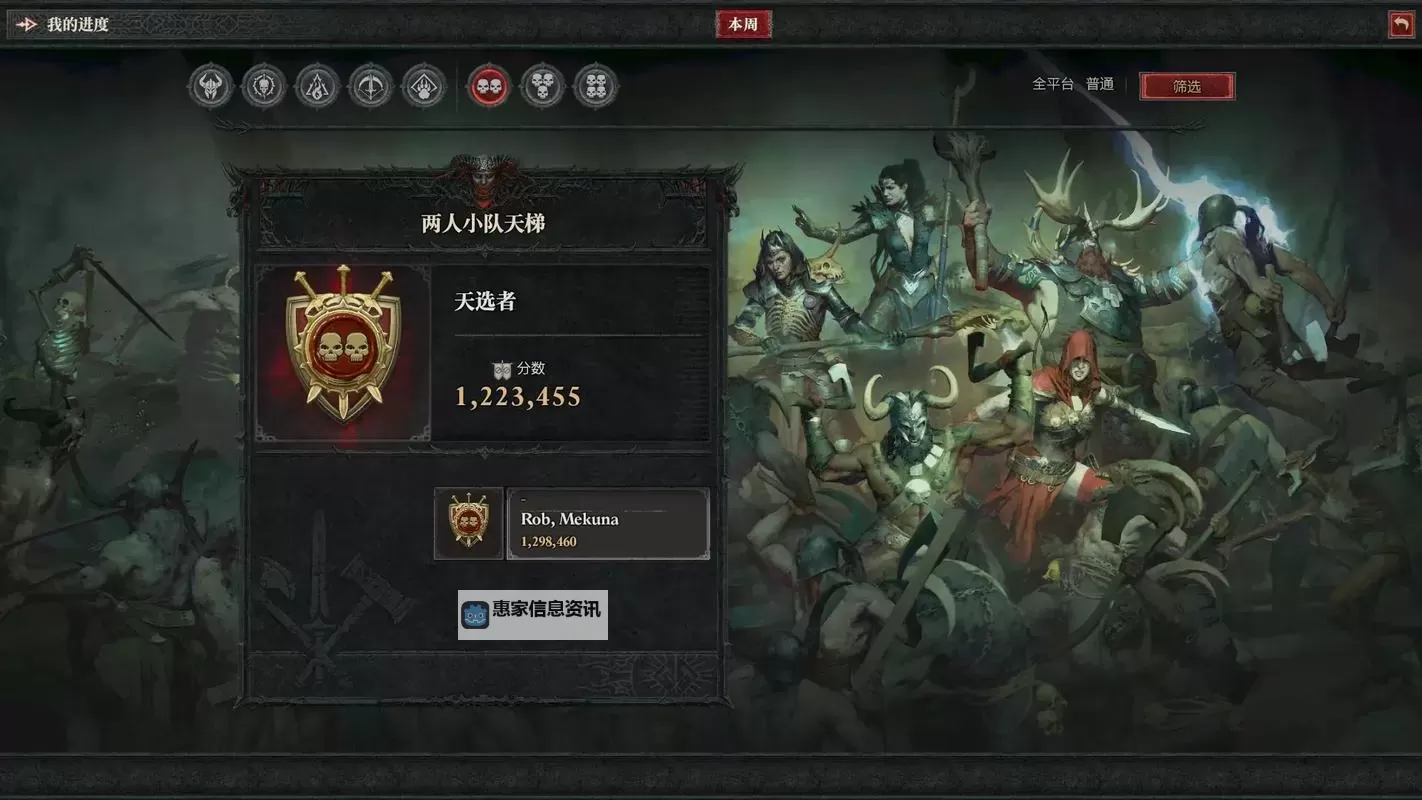
Task: Select the Rogue bow class icon
Action: [369, 86]
